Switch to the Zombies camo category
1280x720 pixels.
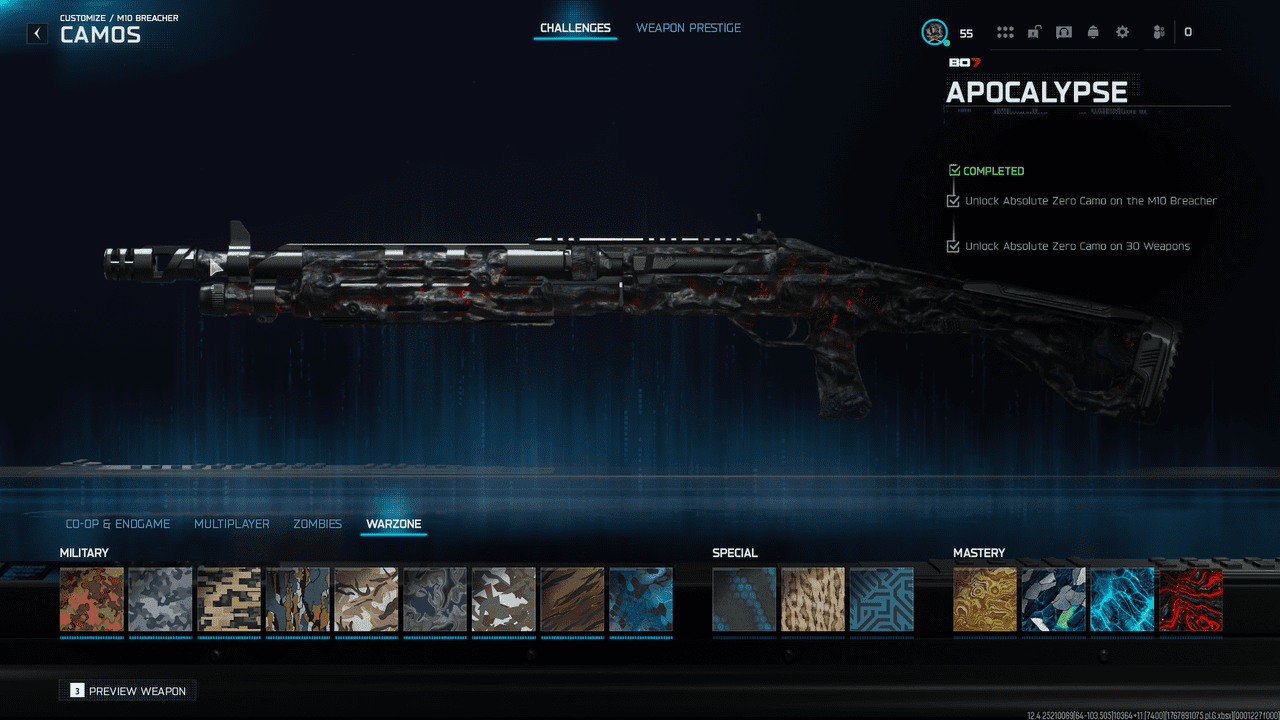317,524
